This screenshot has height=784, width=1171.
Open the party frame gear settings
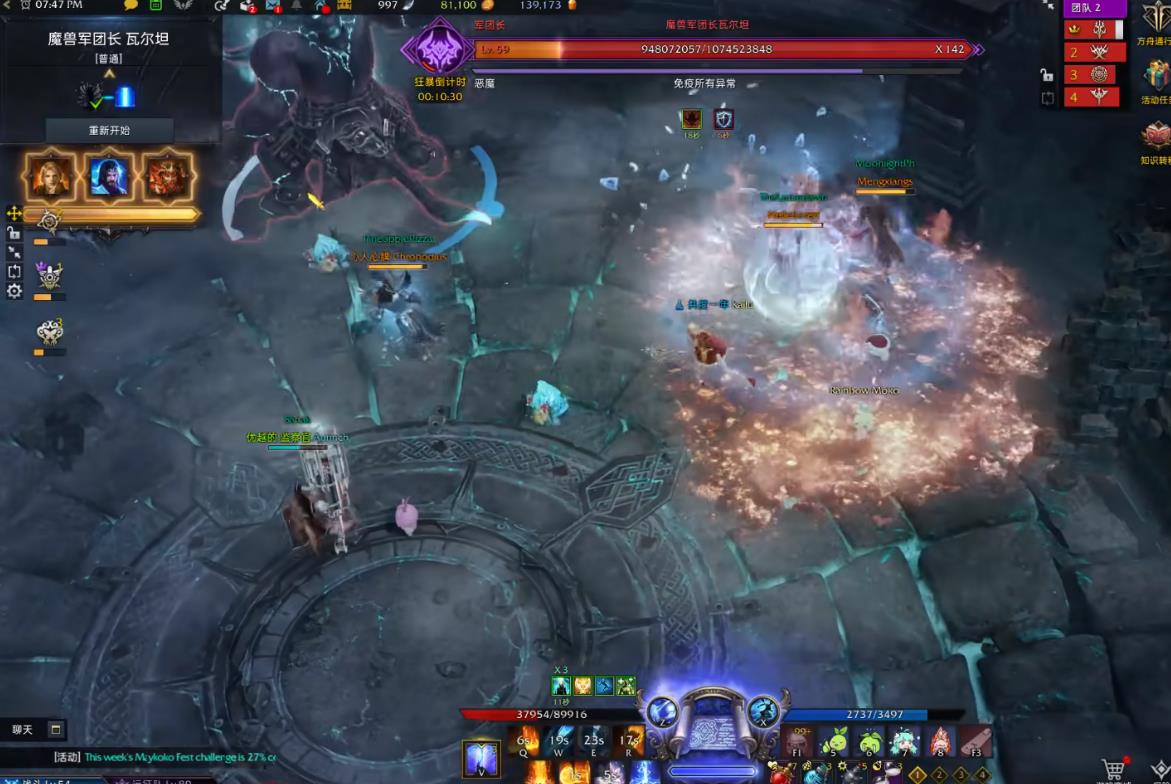pyautogui.click(x=14, y=291)
